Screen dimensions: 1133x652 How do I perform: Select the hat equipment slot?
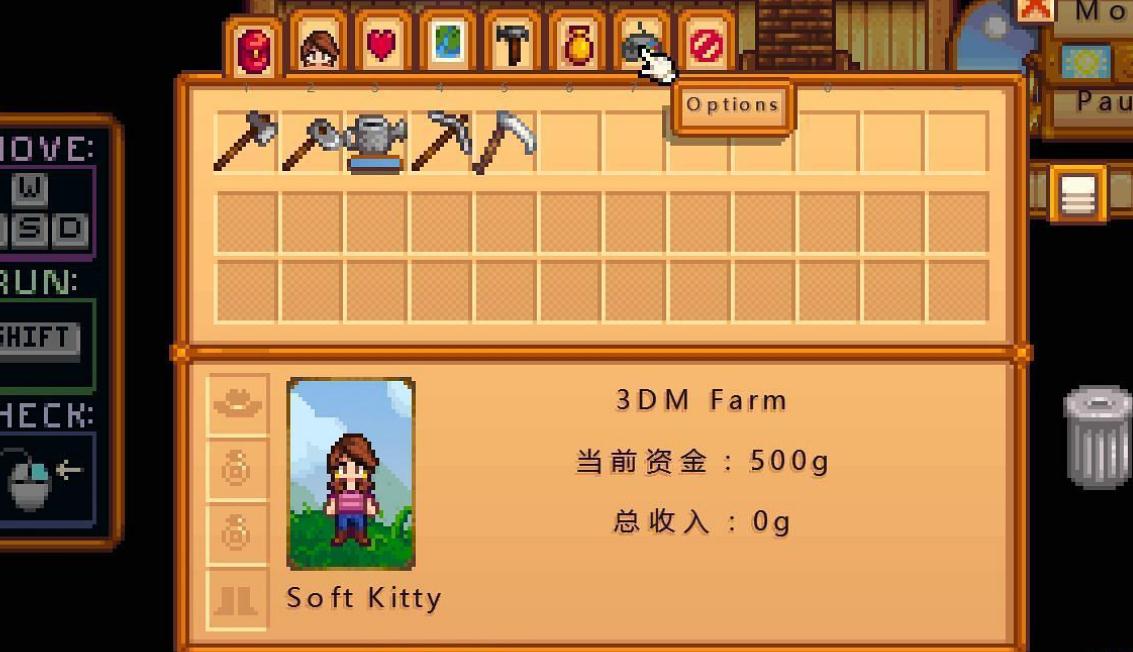point(238,404)
